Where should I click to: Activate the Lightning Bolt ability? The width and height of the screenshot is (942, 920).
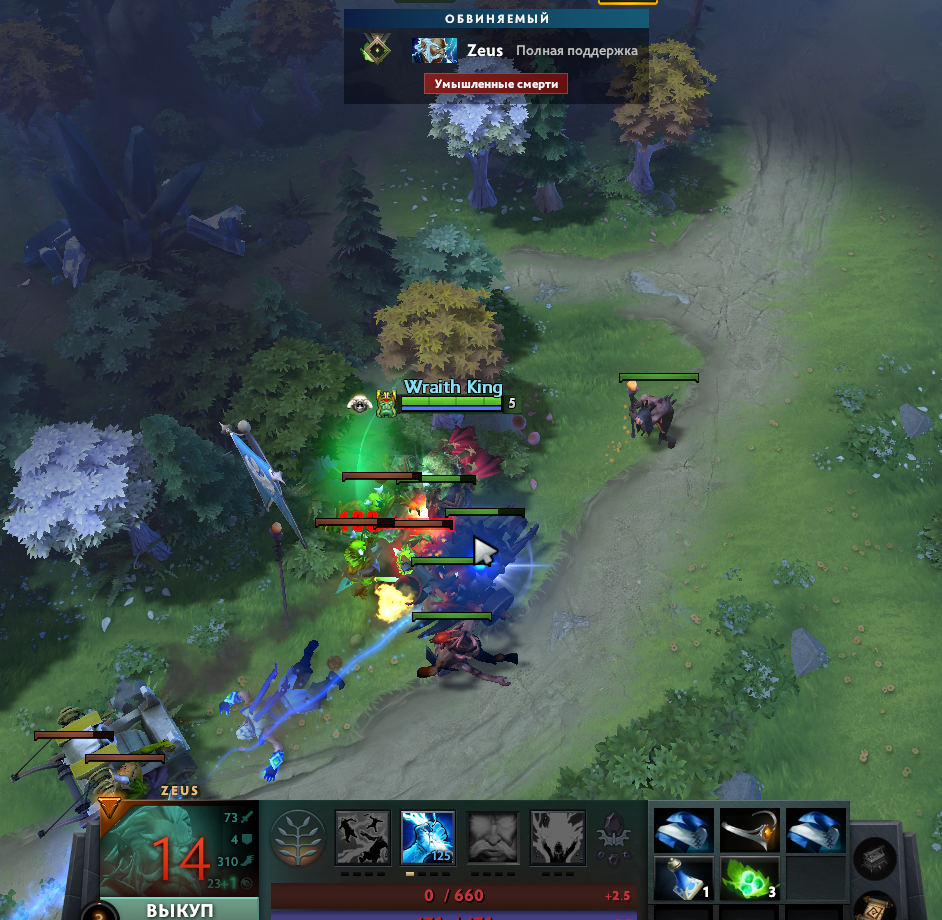[428, 837]
